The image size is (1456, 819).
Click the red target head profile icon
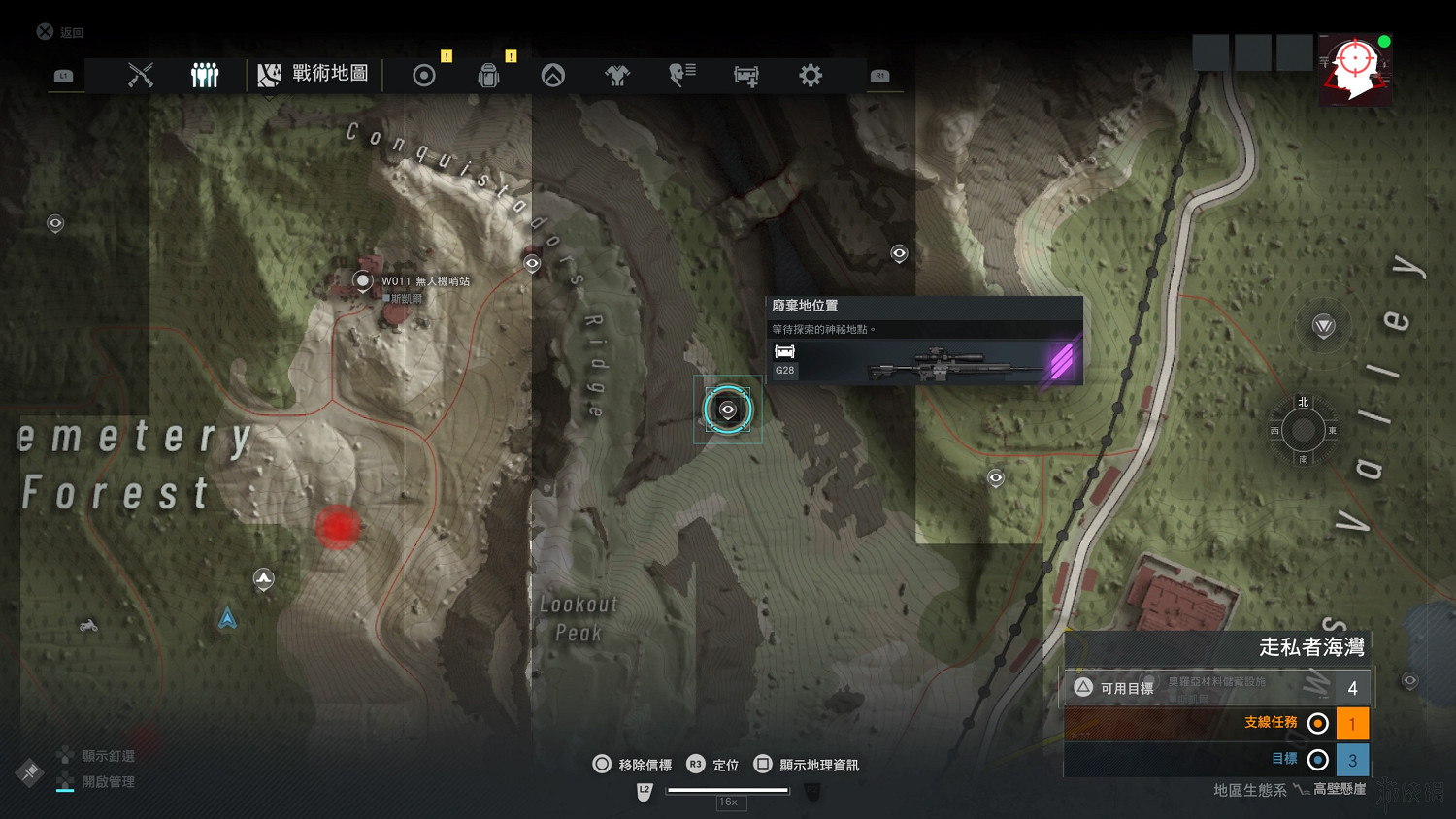tap(1354, 68)
